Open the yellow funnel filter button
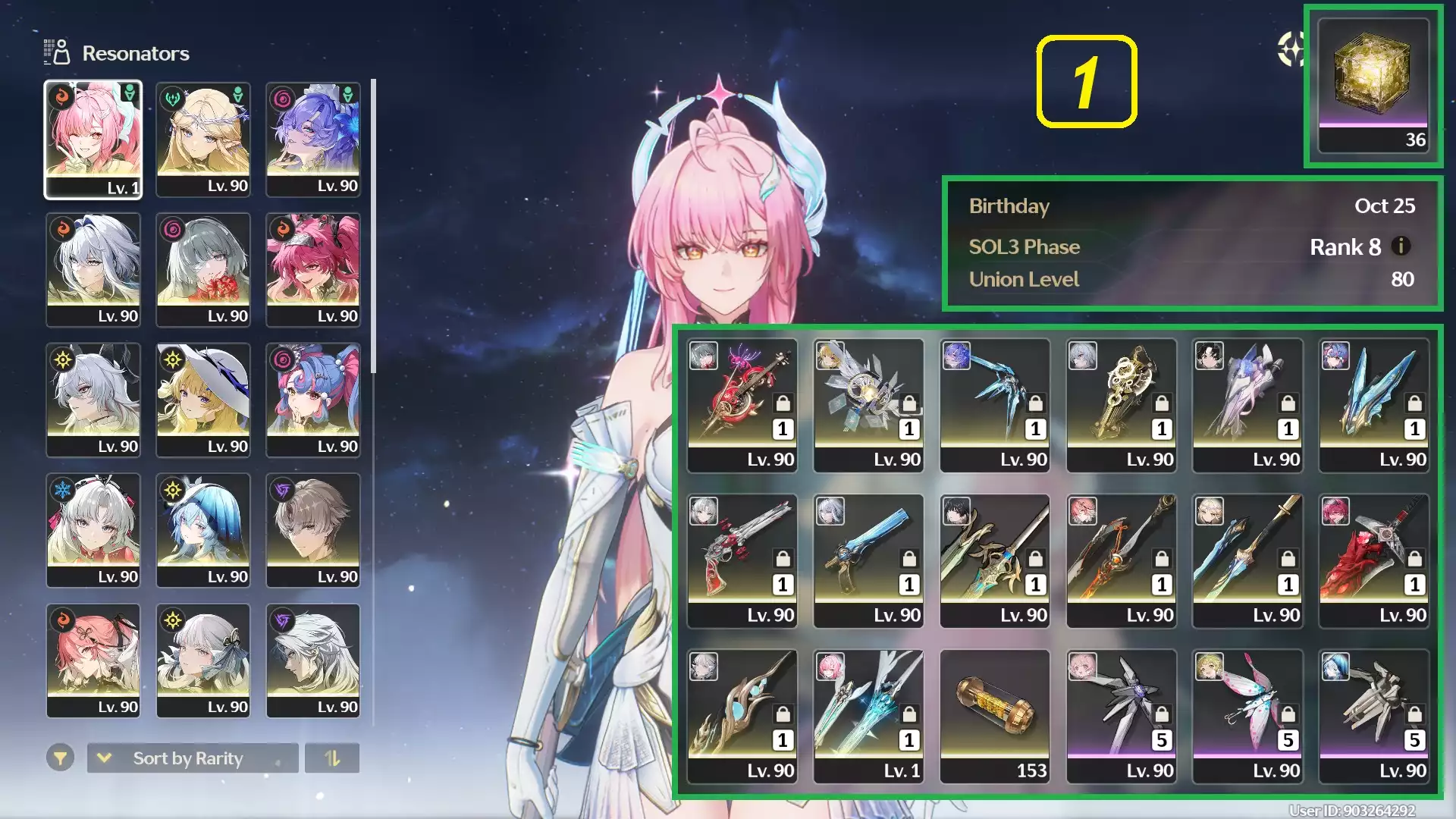This screenshot has width=1456, height=819. pyautogui.click(x=60, y=758)
